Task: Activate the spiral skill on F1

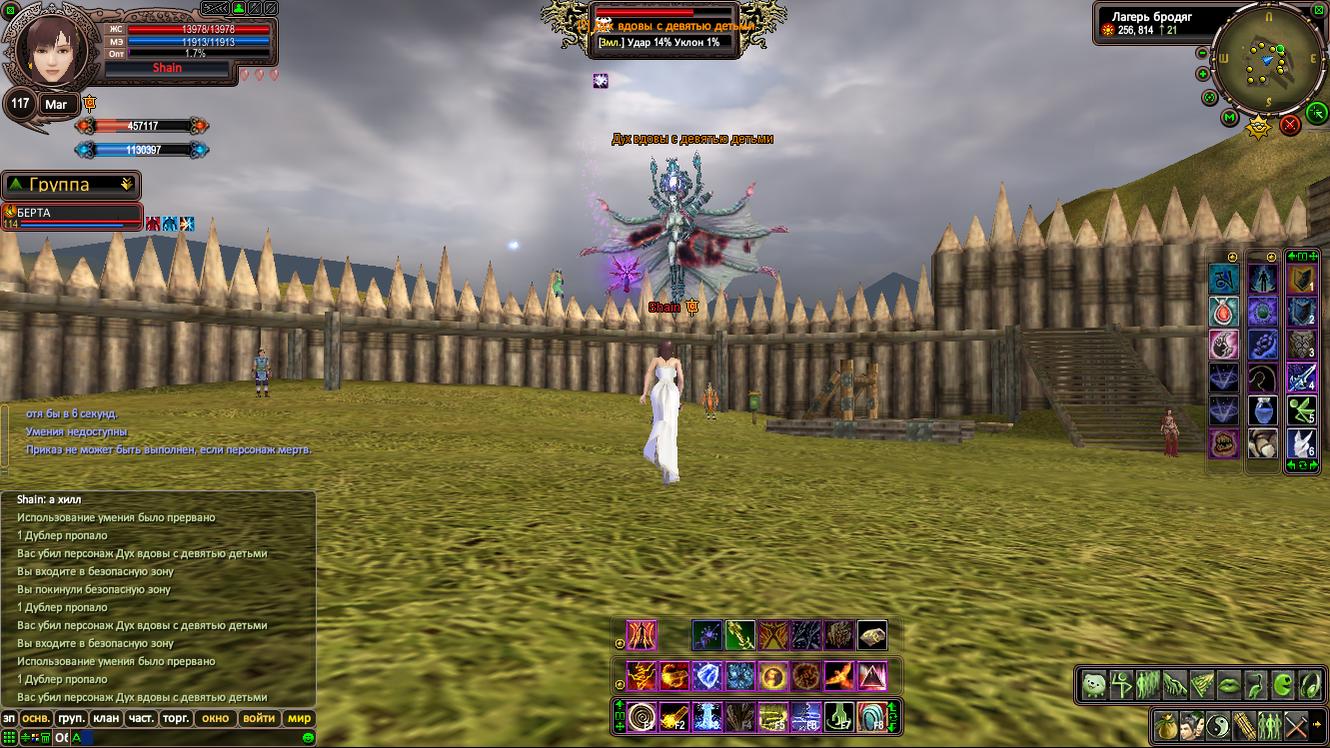Action: [641, 716]
